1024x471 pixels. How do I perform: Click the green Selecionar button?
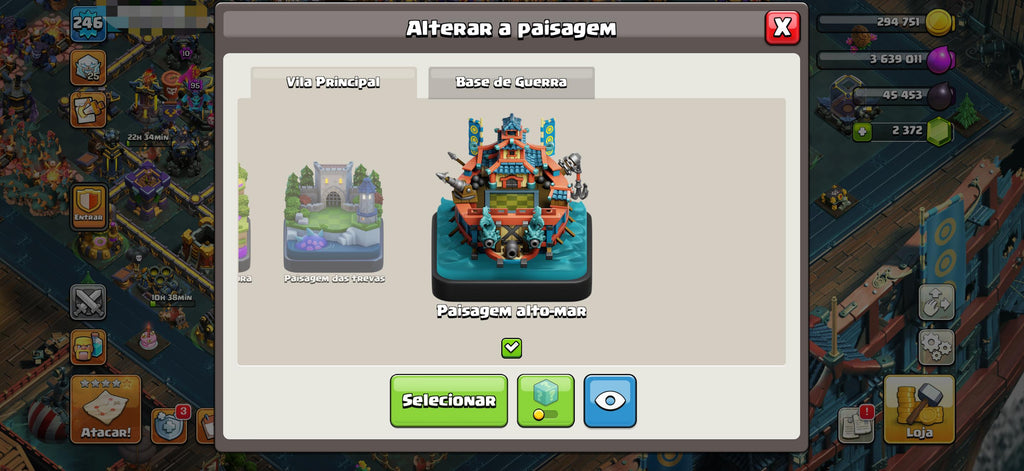point(448,400)
